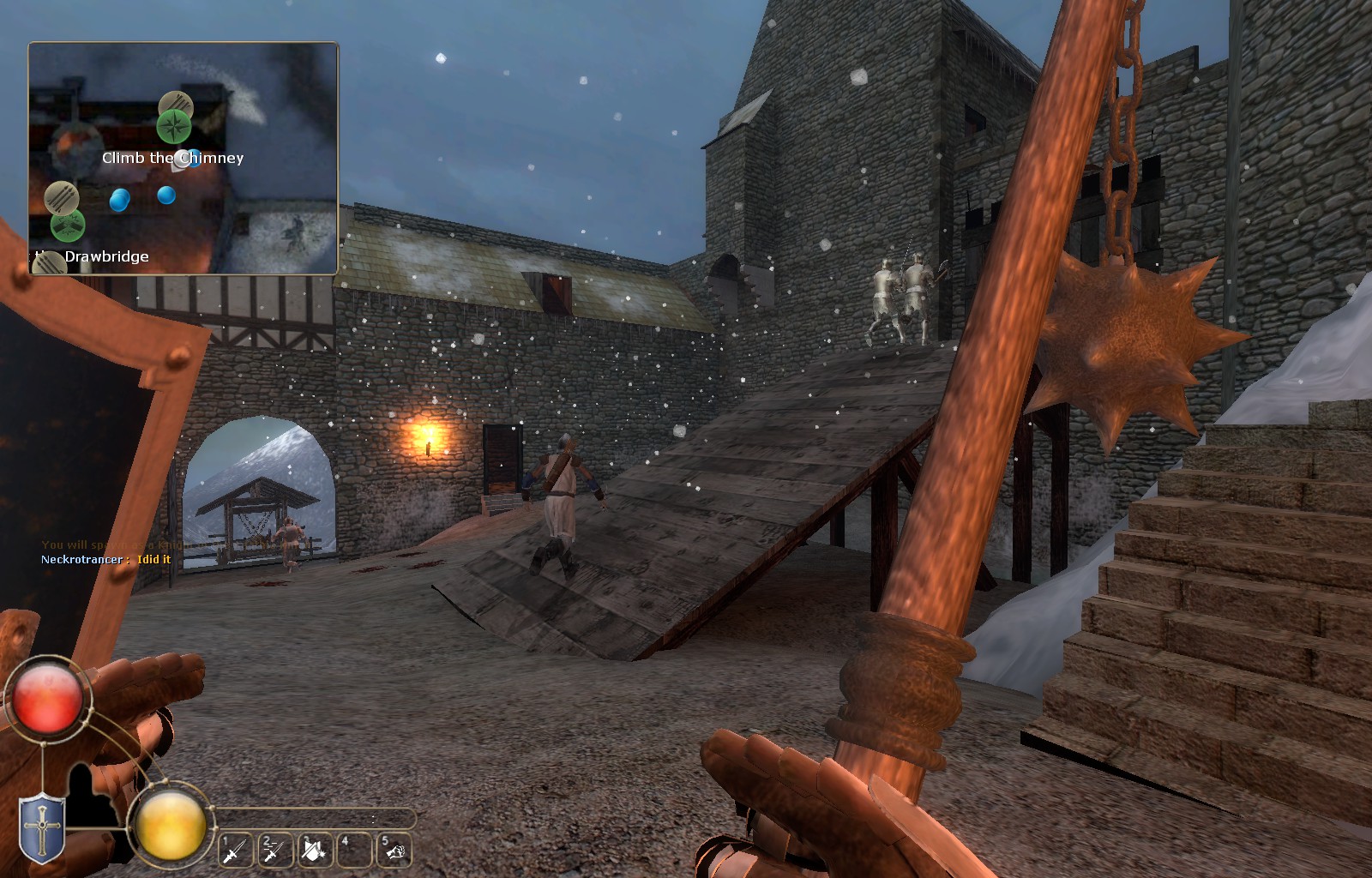Equip the fist in slot 5
The height and width of the screenshot is (878, 1372).
[x=394, y=850]
